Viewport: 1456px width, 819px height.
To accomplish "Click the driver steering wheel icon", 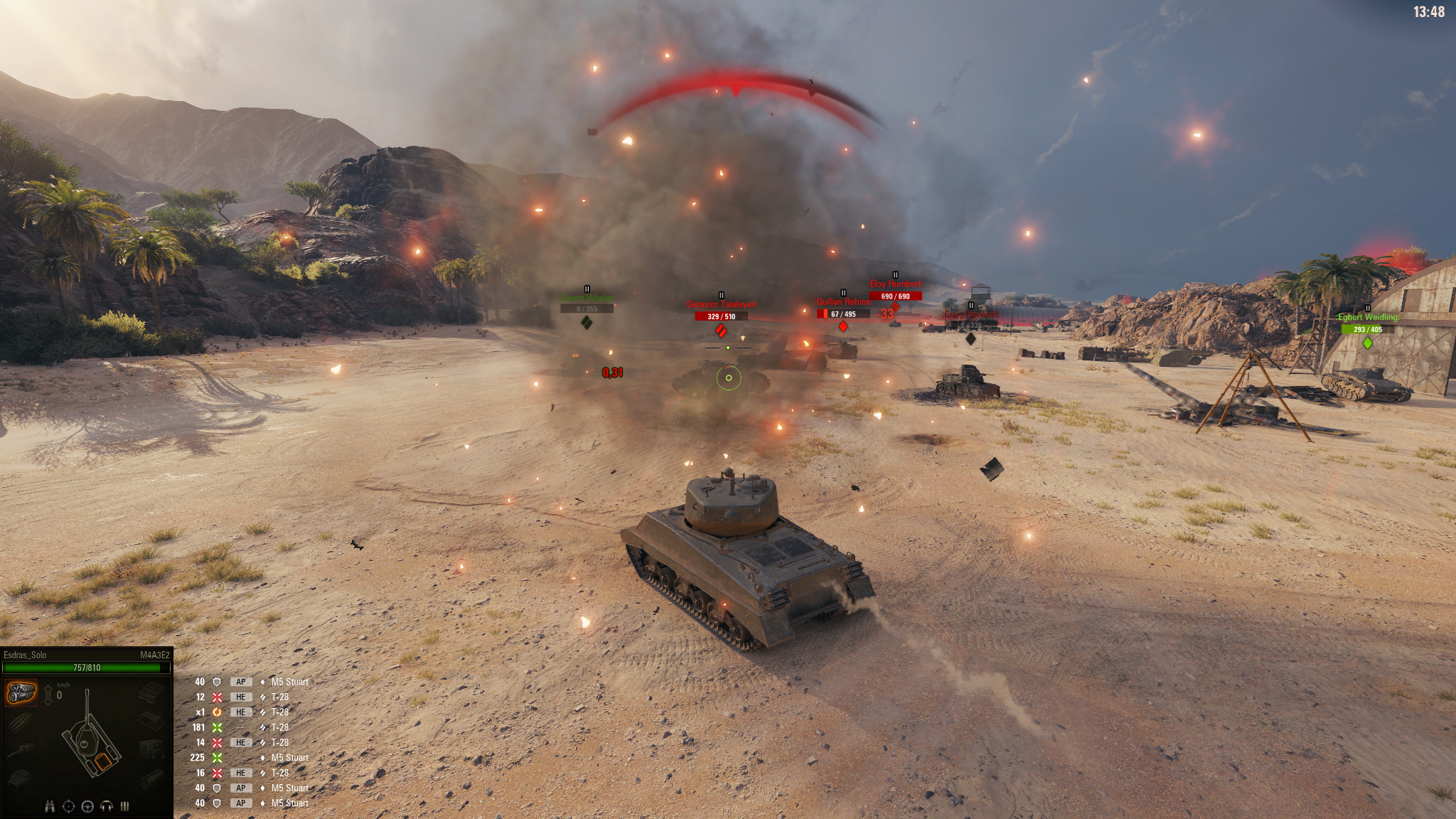I will pyautogui.click(x=88, y=806).
